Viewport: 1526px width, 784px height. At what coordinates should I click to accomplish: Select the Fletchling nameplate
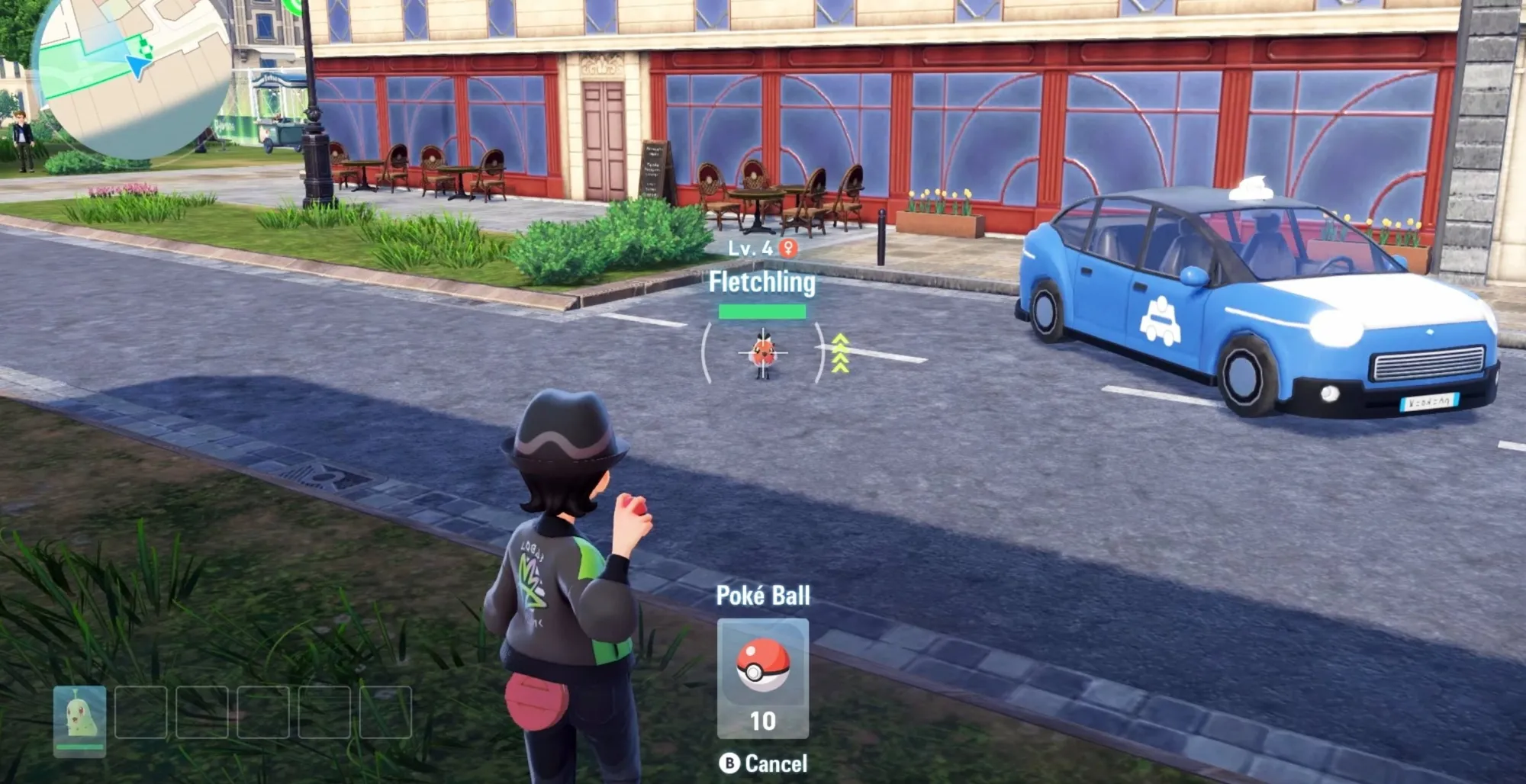tap(764, 284)
